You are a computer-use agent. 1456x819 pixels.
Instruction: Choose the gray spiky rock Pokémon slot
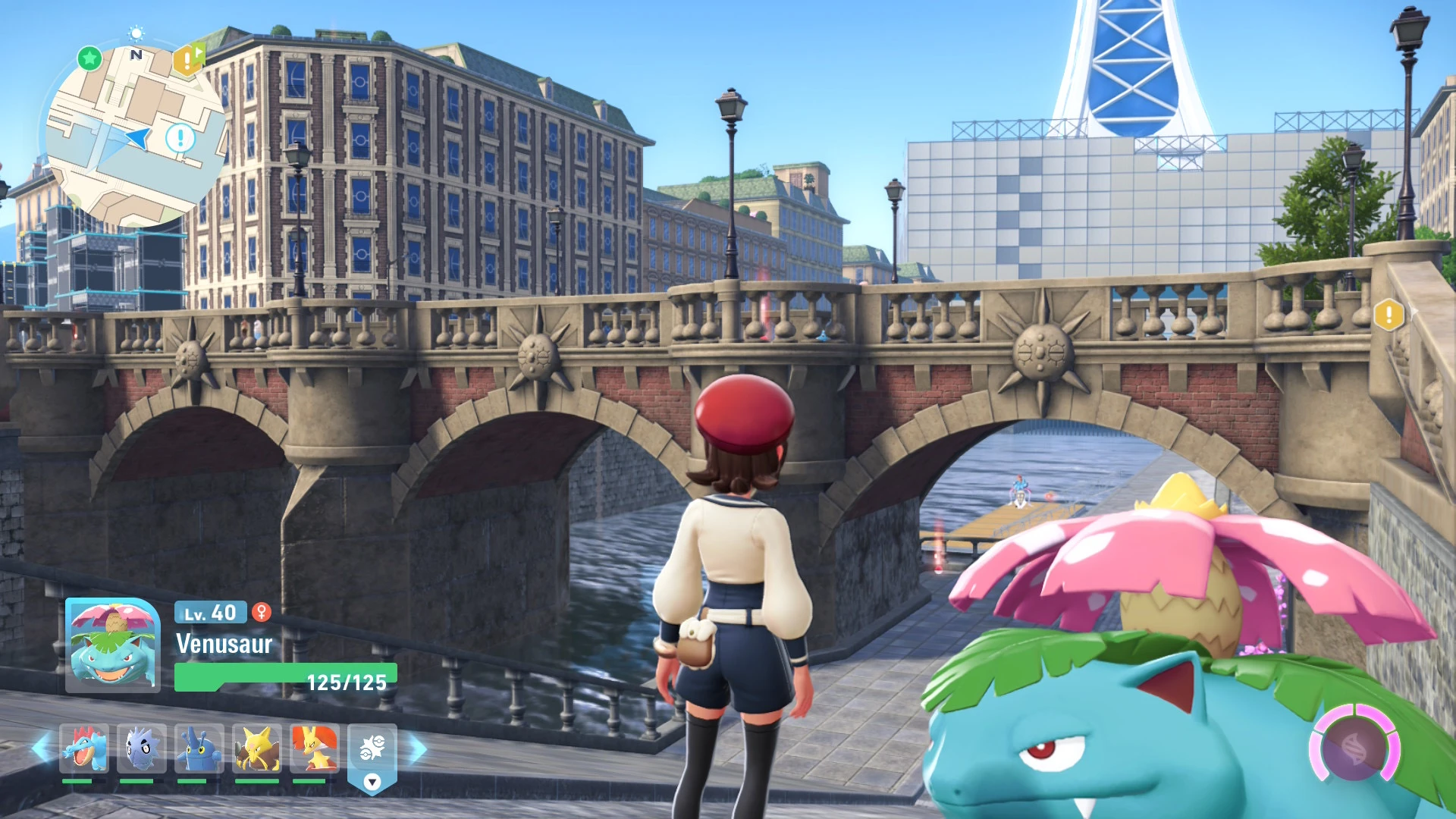coord(141,749)
